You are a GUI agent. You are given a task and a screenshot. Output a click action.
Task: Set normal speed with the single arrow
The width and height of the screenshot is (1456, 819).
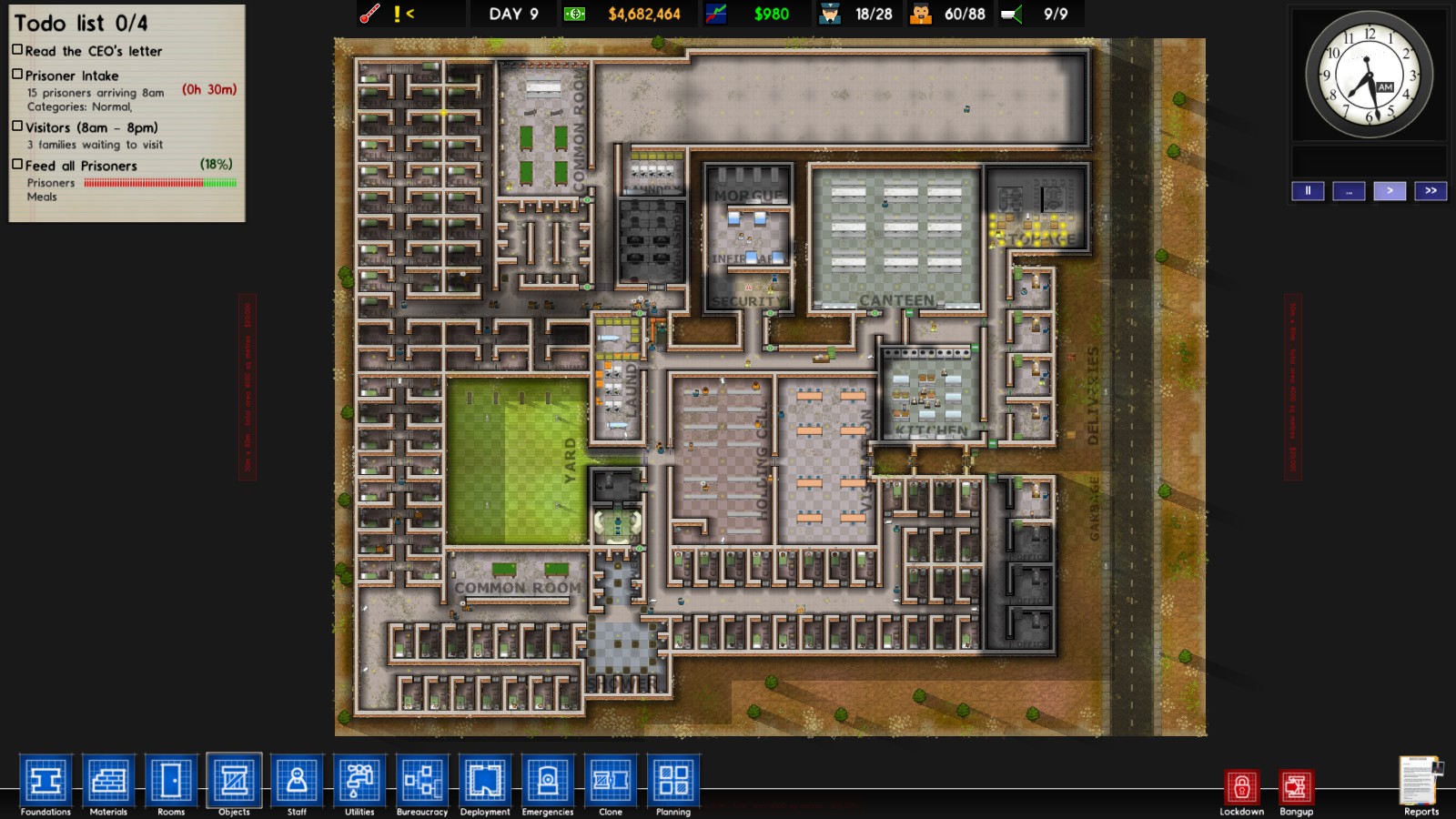pos(1390,191)
